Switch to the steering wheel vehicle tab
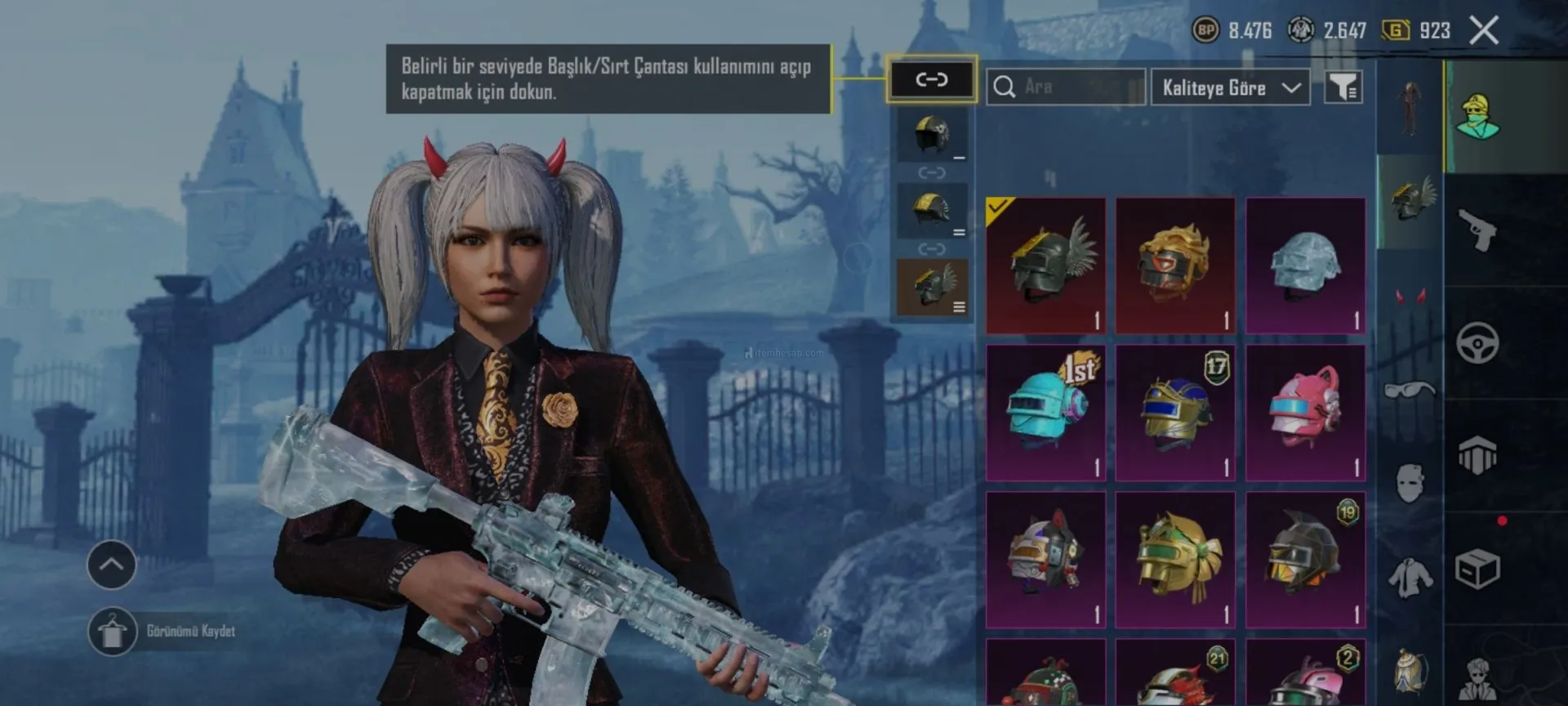 (1477, 342)
